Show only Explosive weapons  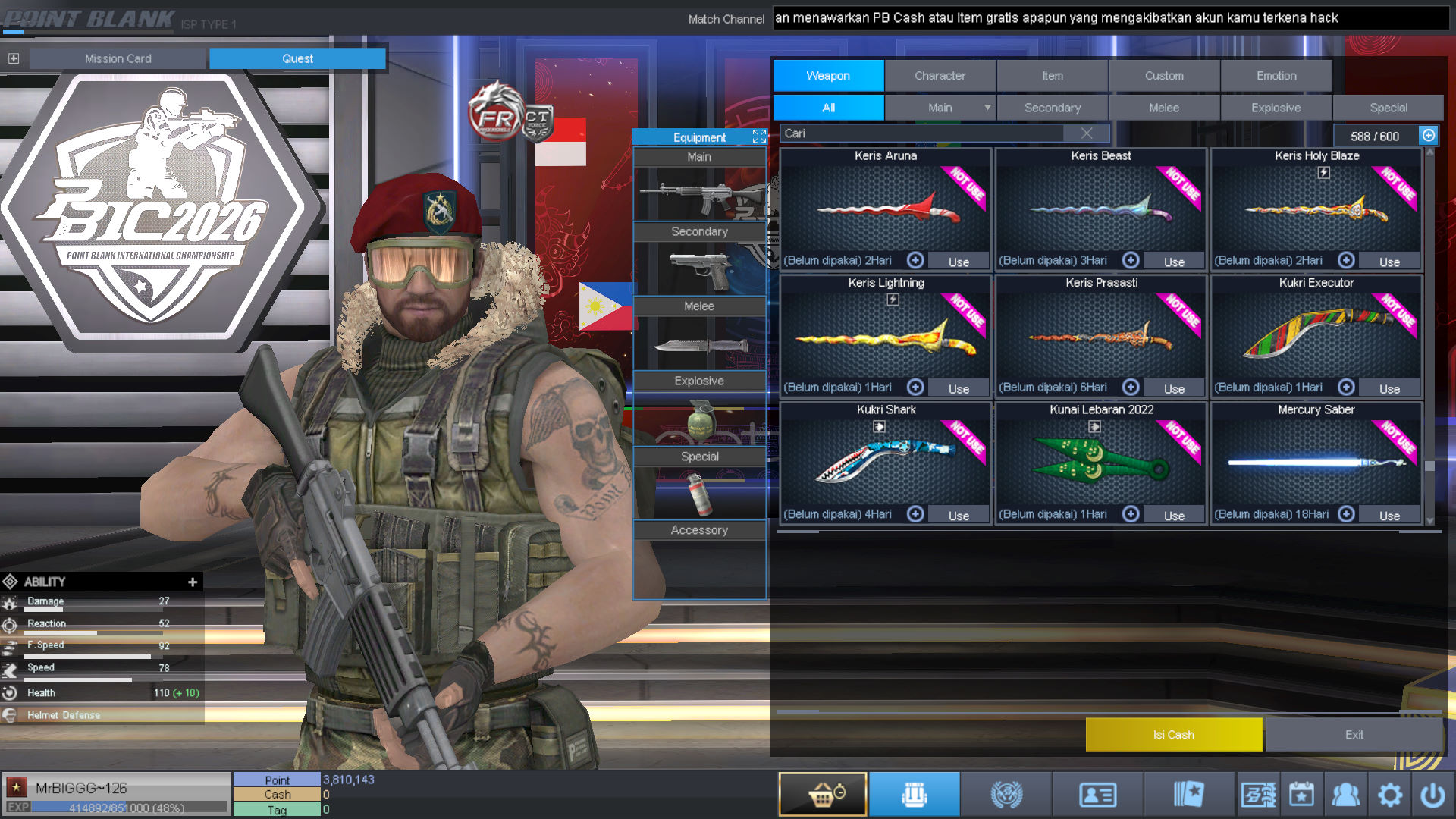(1276, 108)
